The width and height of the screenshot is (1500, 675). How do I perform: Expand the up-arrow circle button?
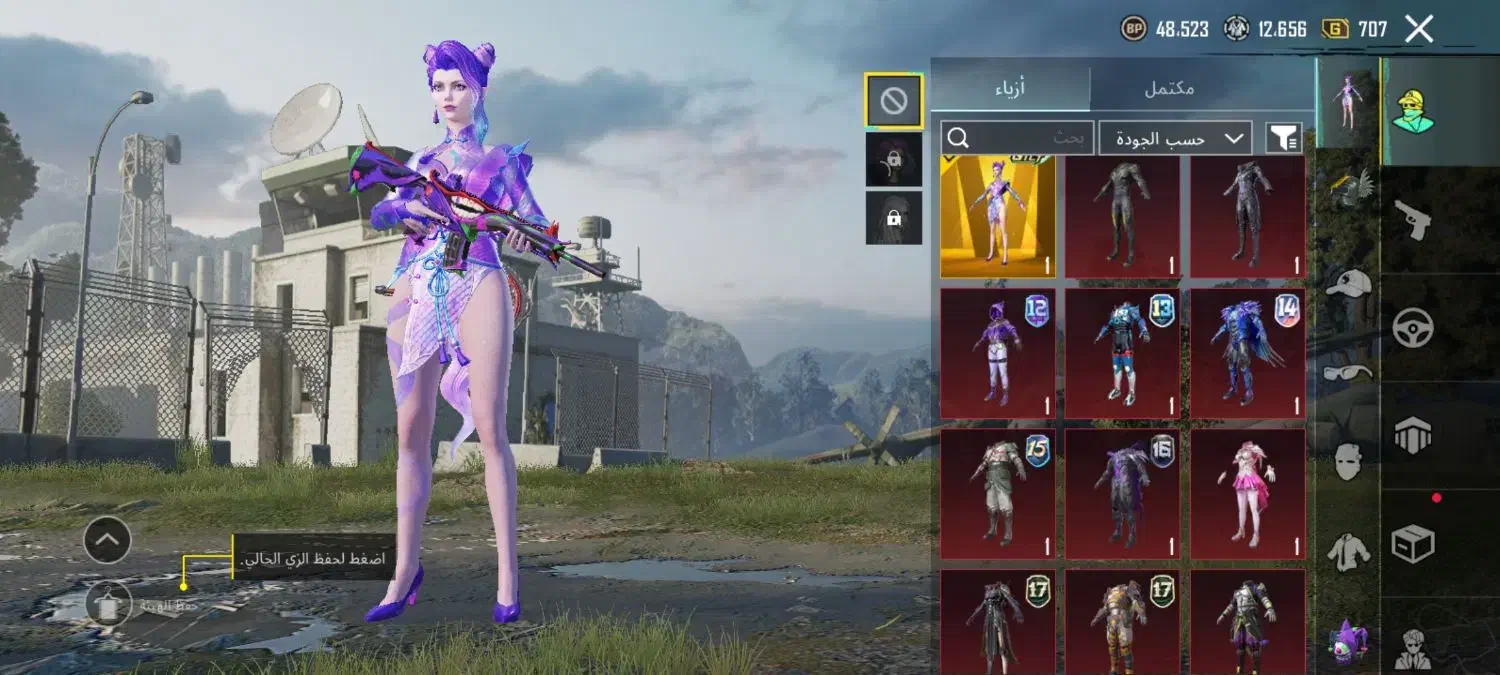tap(107, 541)
